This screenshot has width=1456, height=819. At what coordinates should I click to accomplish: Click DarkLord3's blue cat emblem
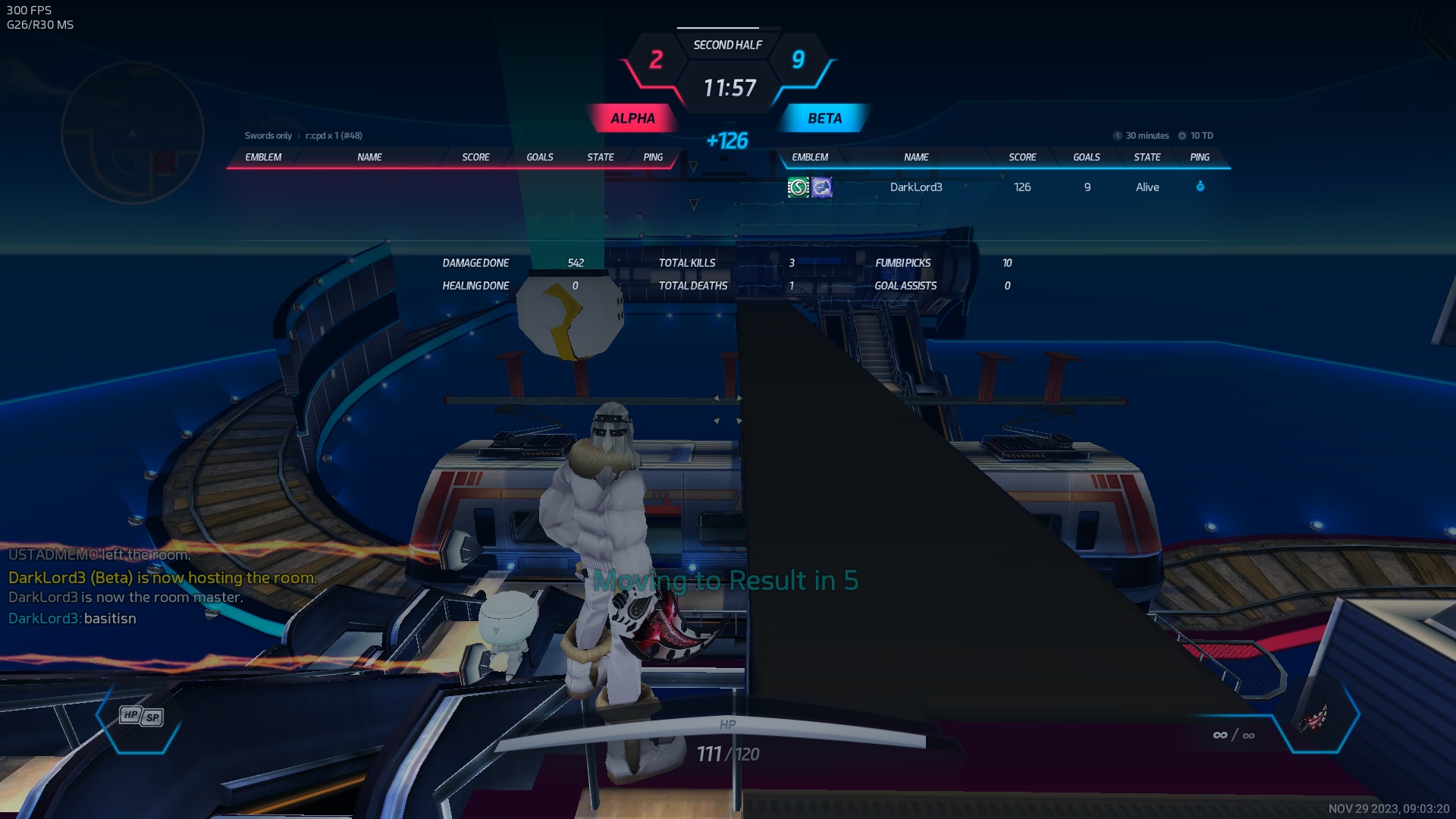pos(822,187)
